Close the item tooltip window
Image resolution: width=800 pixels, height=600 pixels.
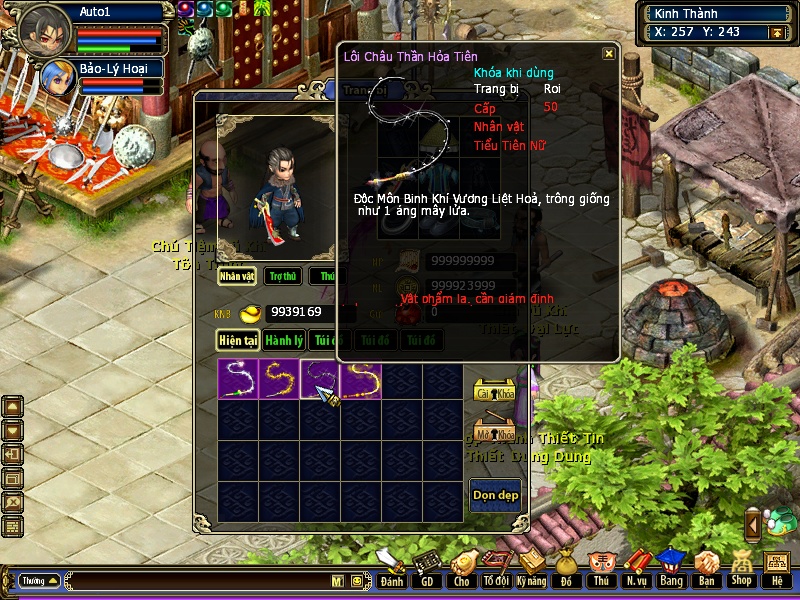609,54
